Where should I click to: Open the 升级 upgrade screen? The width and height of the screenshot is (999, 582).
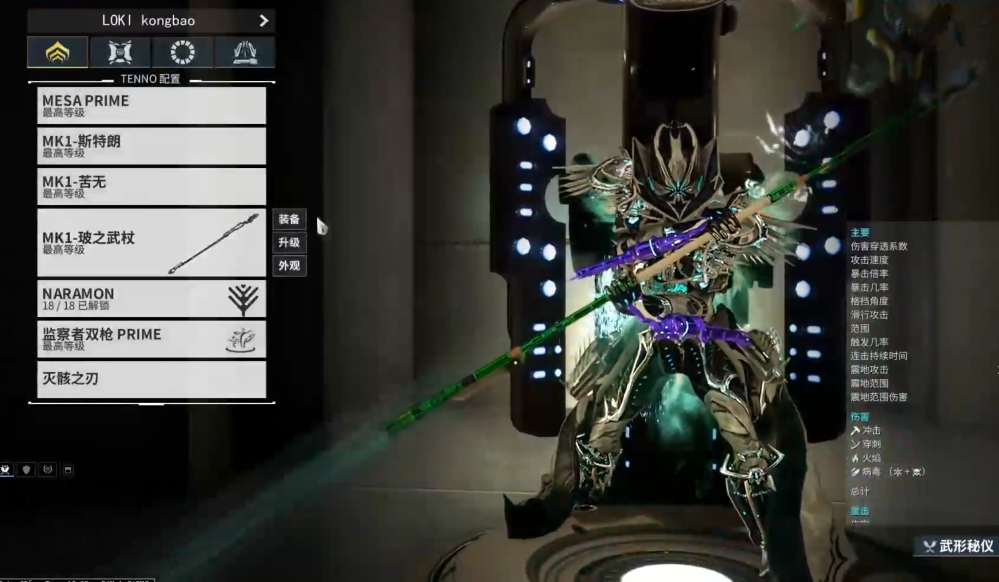pyautogui.click(x=289, y=243)
